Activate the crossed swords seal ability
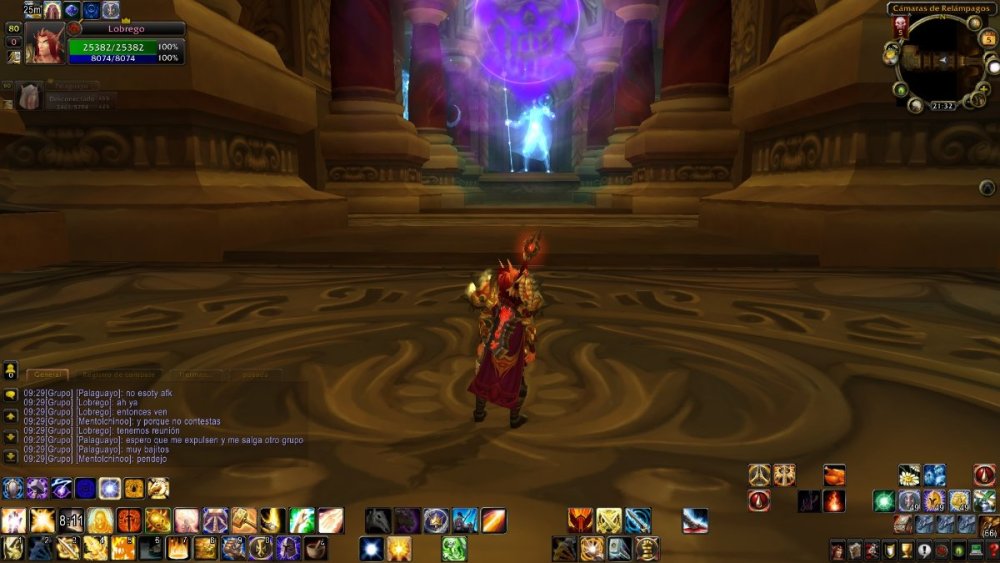1000x563 pixels. pos(609,520)
